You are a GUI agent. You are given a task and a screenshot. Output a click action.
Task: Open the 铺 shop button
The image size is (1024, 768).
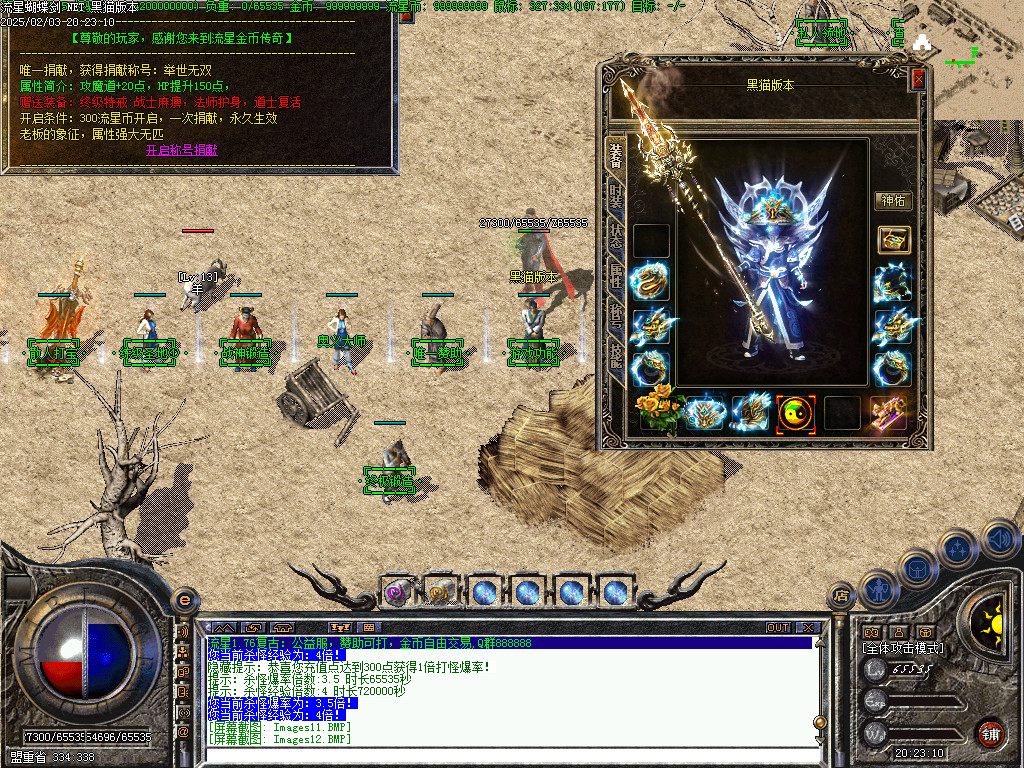click(990, 731)
